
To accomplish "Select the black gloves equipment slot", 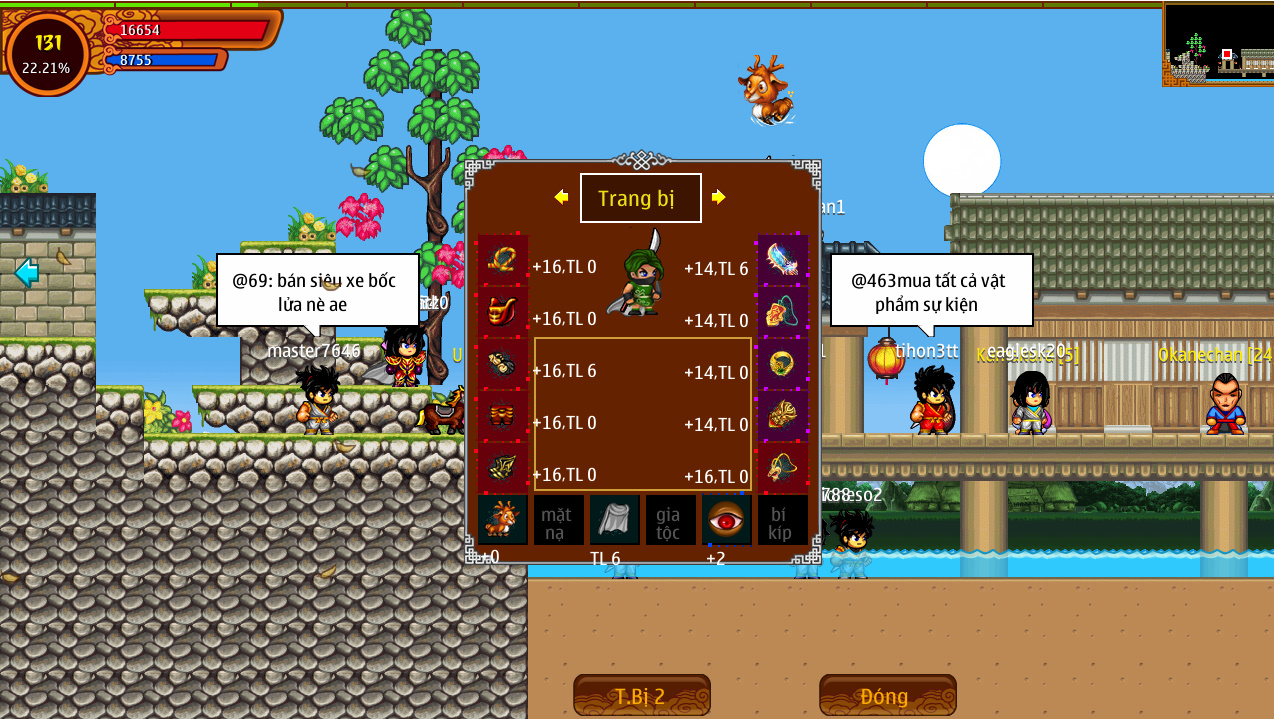I will [502, 364].
